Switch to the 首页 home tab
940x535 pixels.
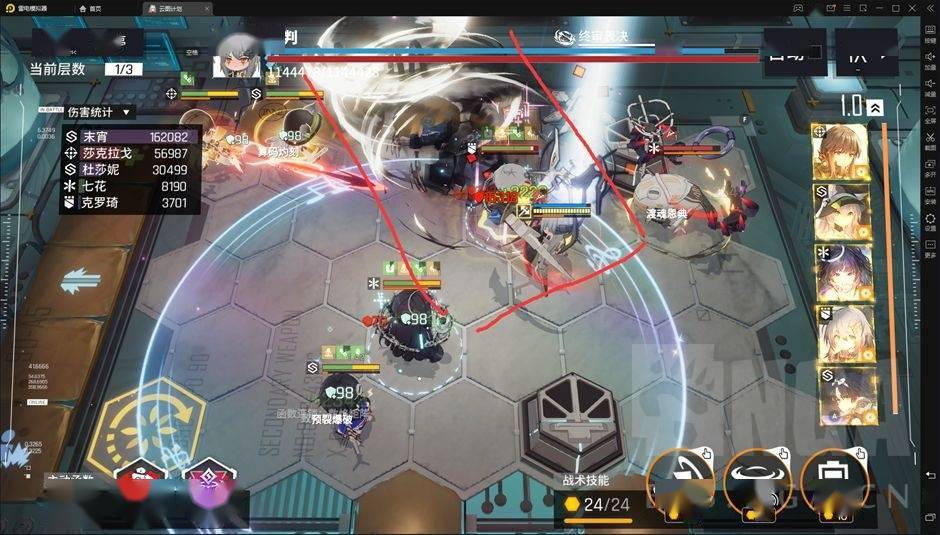coord(95,7)
